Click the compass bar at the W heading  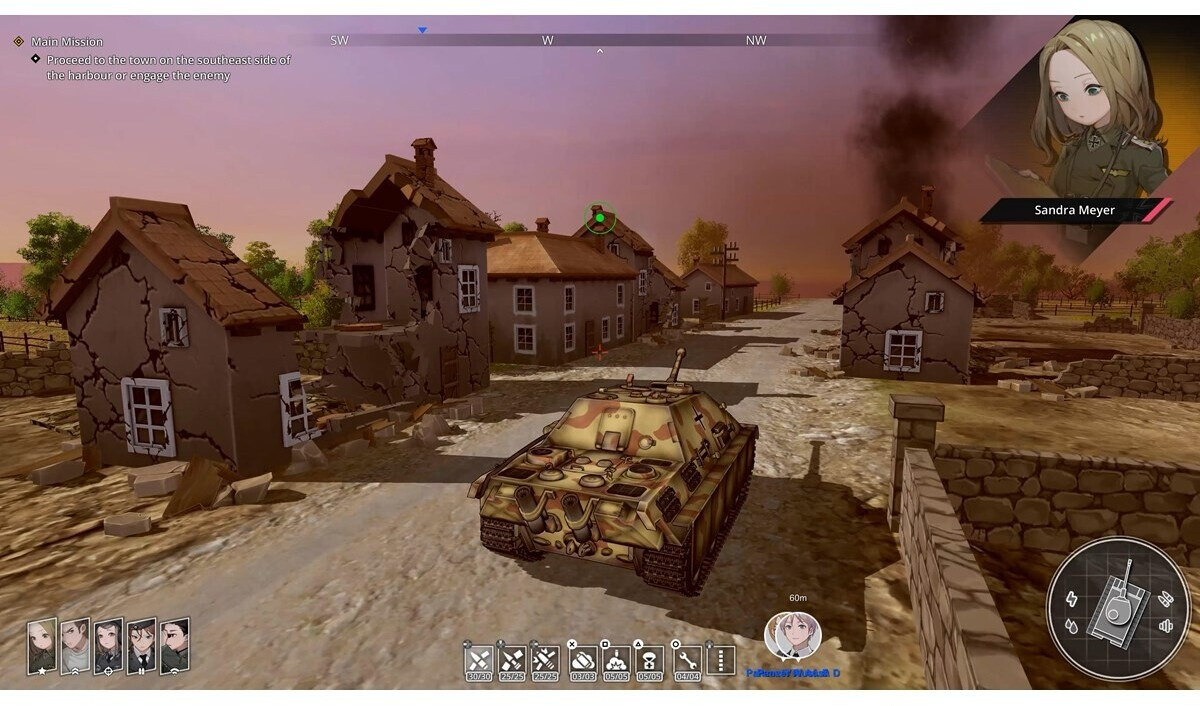(x=547, y=40)
